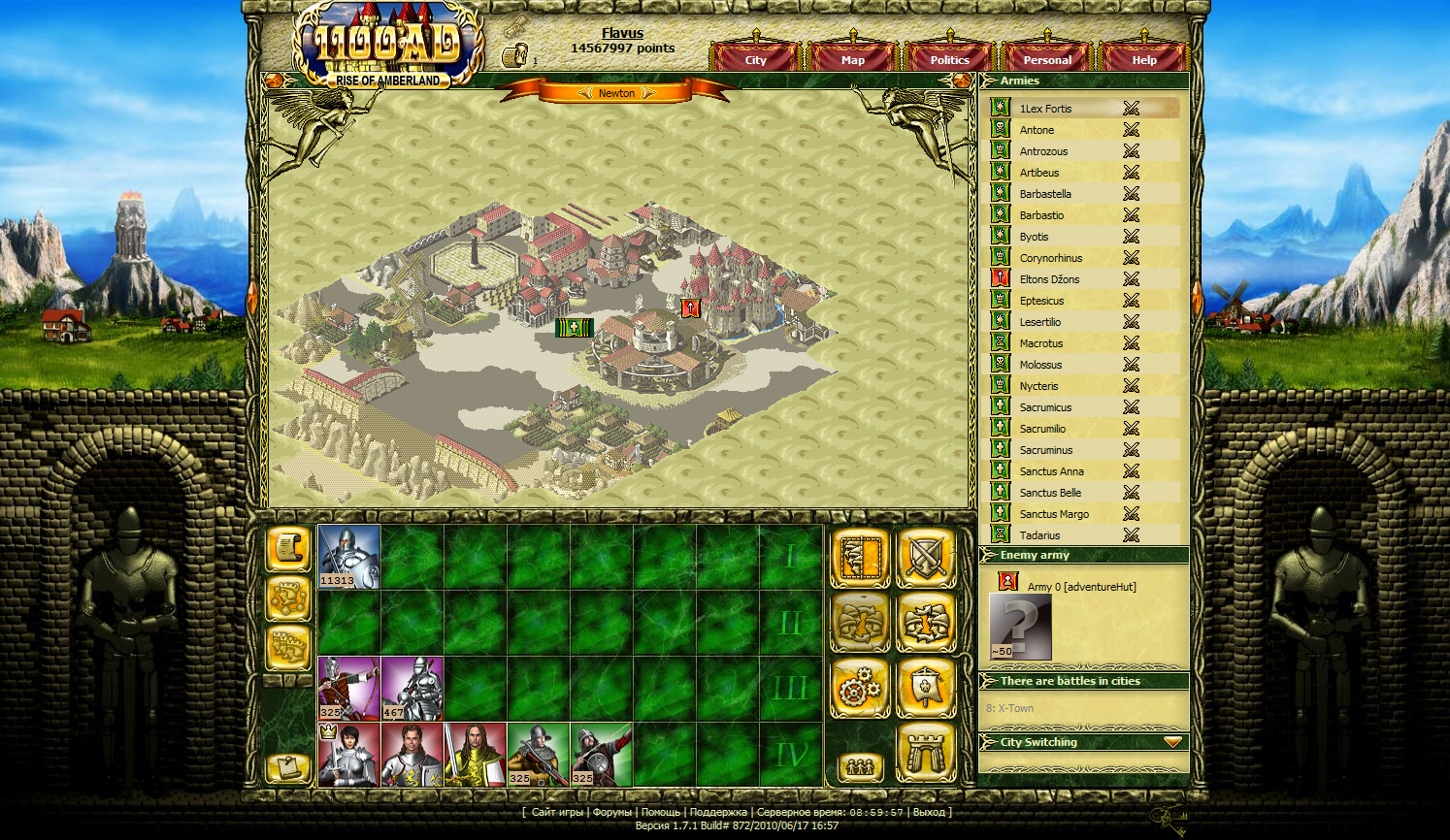This screenshot has width=1450, height=840.
Task: Select the Sanctus Margo army
Action: 1054,514
